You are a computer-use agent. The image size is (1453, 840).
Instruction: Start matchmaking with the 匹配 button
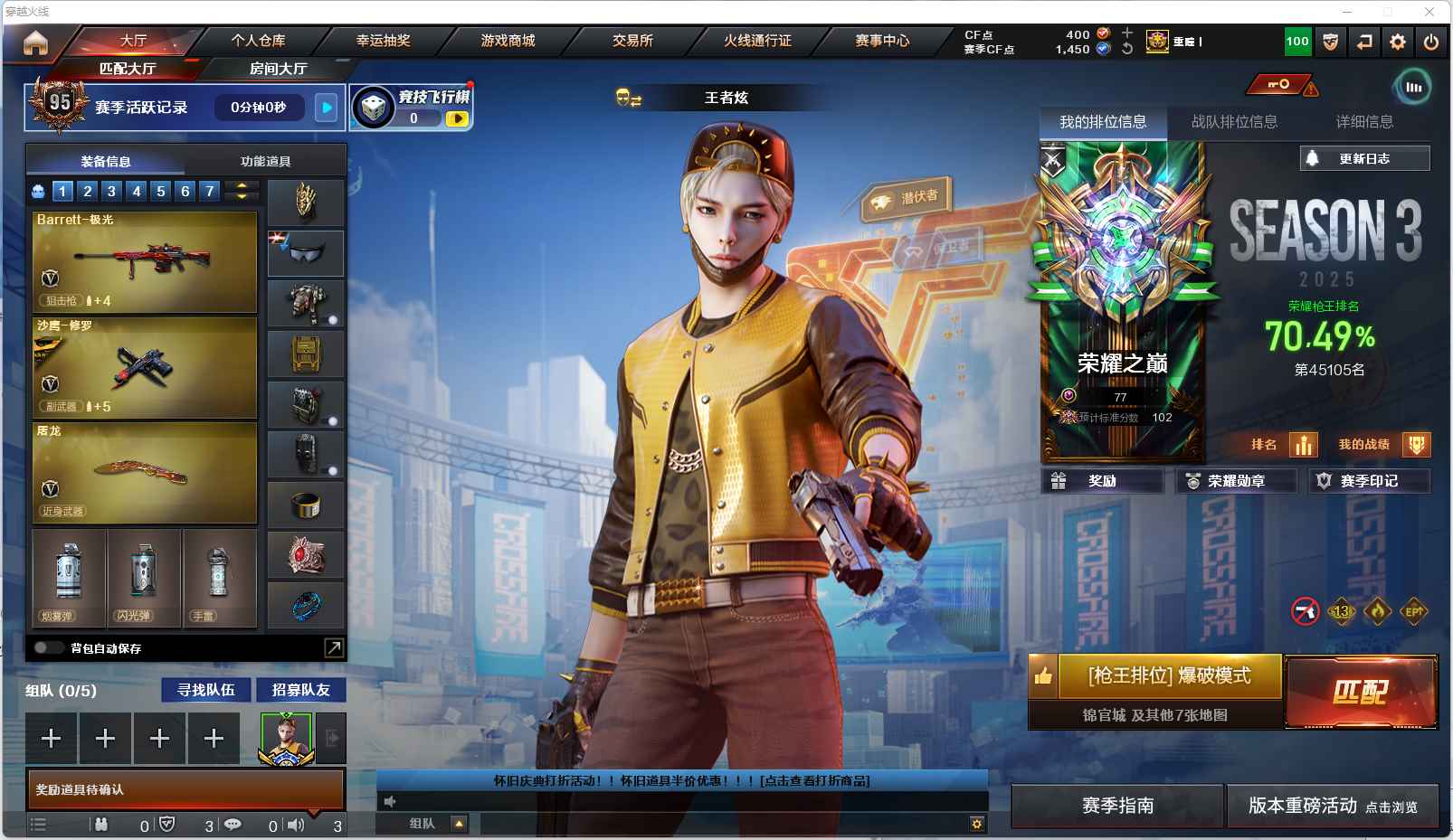[x=1361, y=692]
